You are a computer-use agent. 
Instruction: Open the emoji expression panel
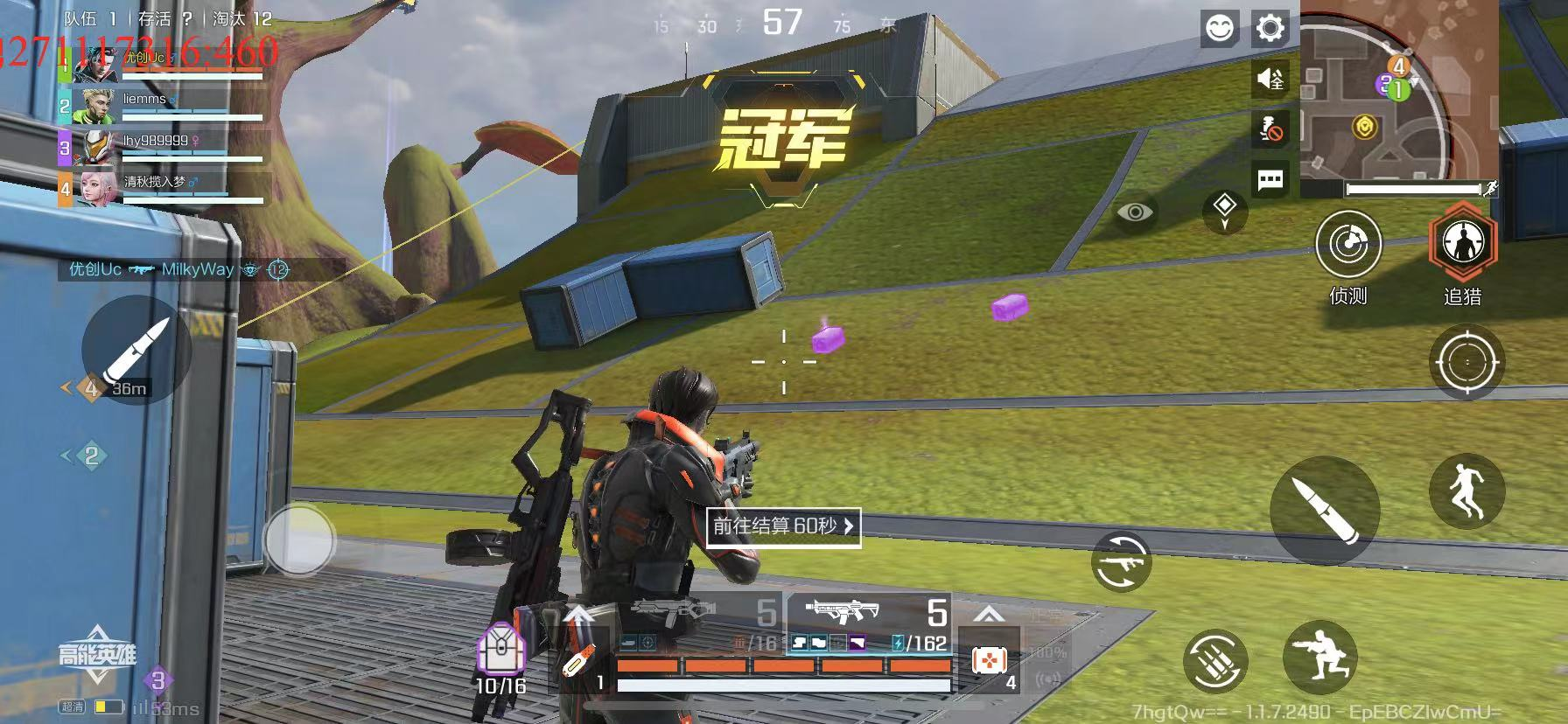[1219, 27]
